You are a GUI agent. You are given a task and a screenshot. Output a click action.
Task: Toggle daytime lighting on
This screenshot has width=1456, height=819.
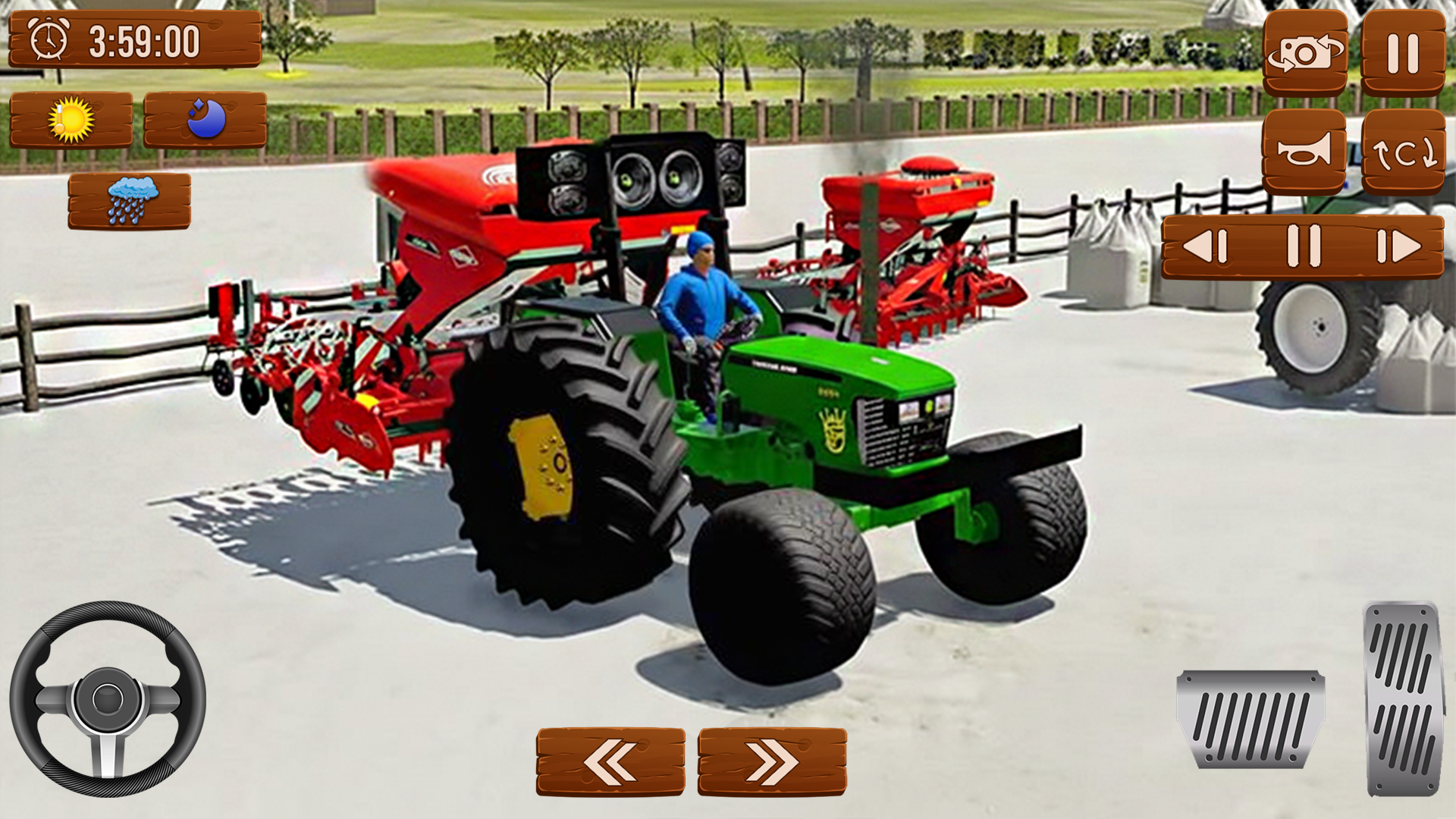(x=72, y=120)
